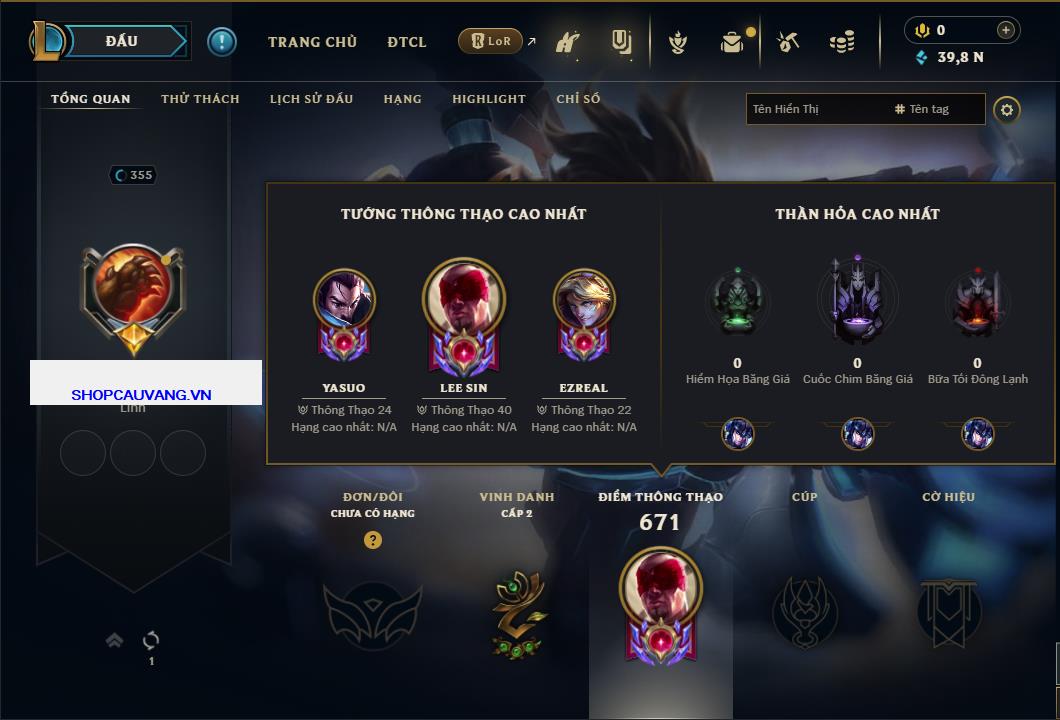Open the TRANG CHỦ home page
Screen dimensions: 1060x720
312,42
